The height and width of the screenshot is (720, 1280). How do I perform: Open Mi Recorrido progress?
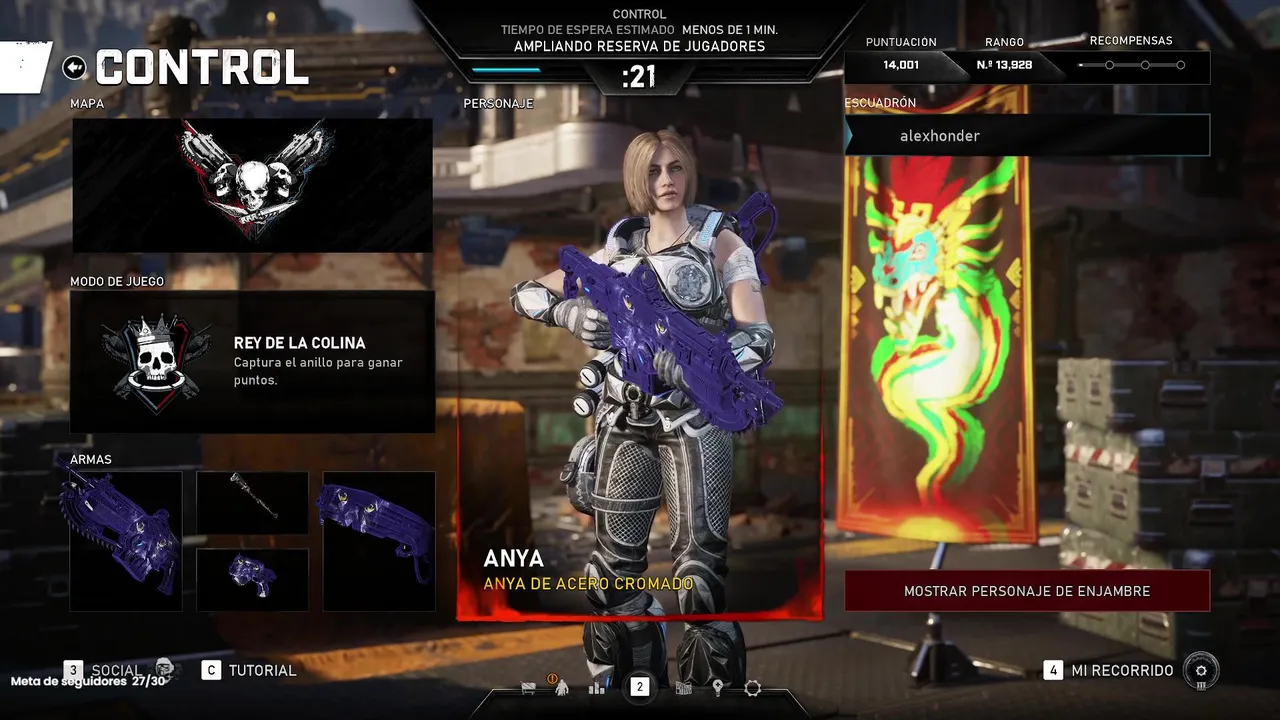coord(1122,670)
